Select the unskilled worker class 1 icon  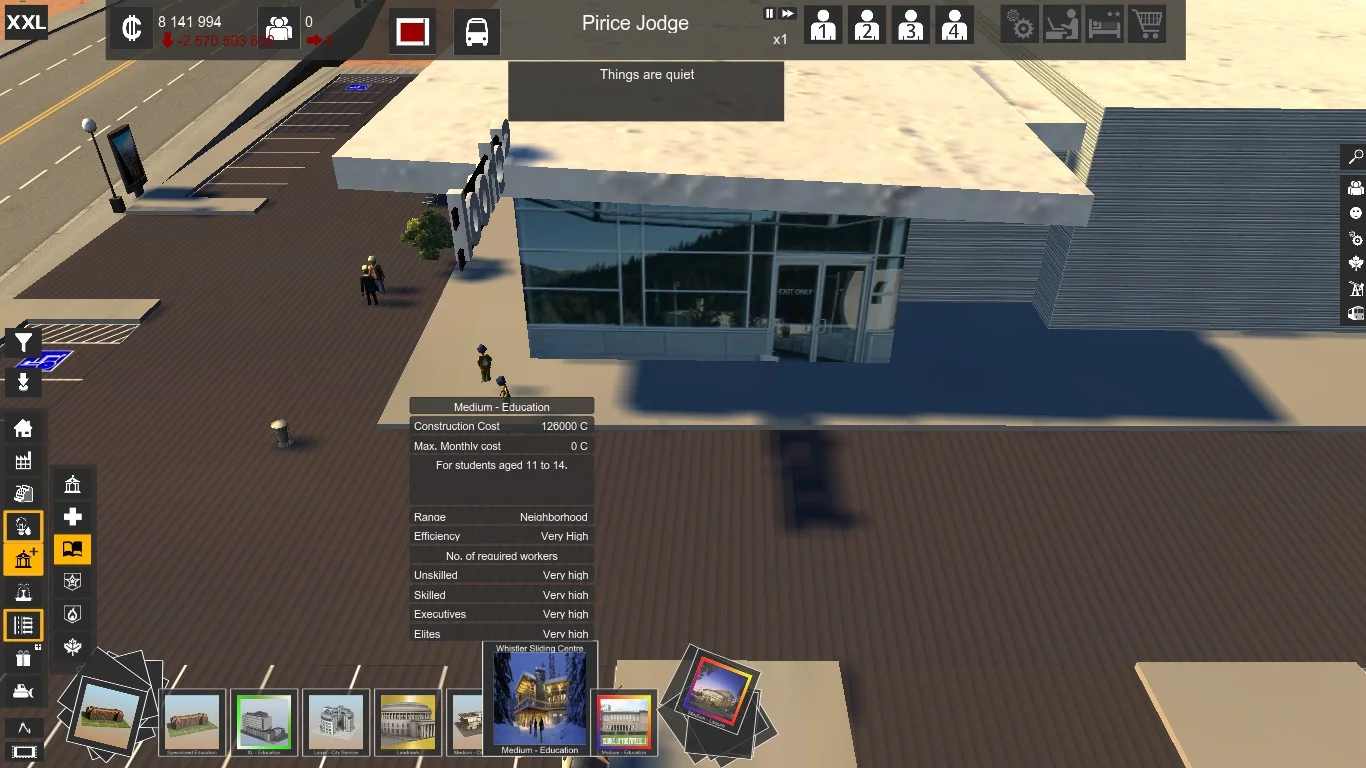tap(823, 25)
